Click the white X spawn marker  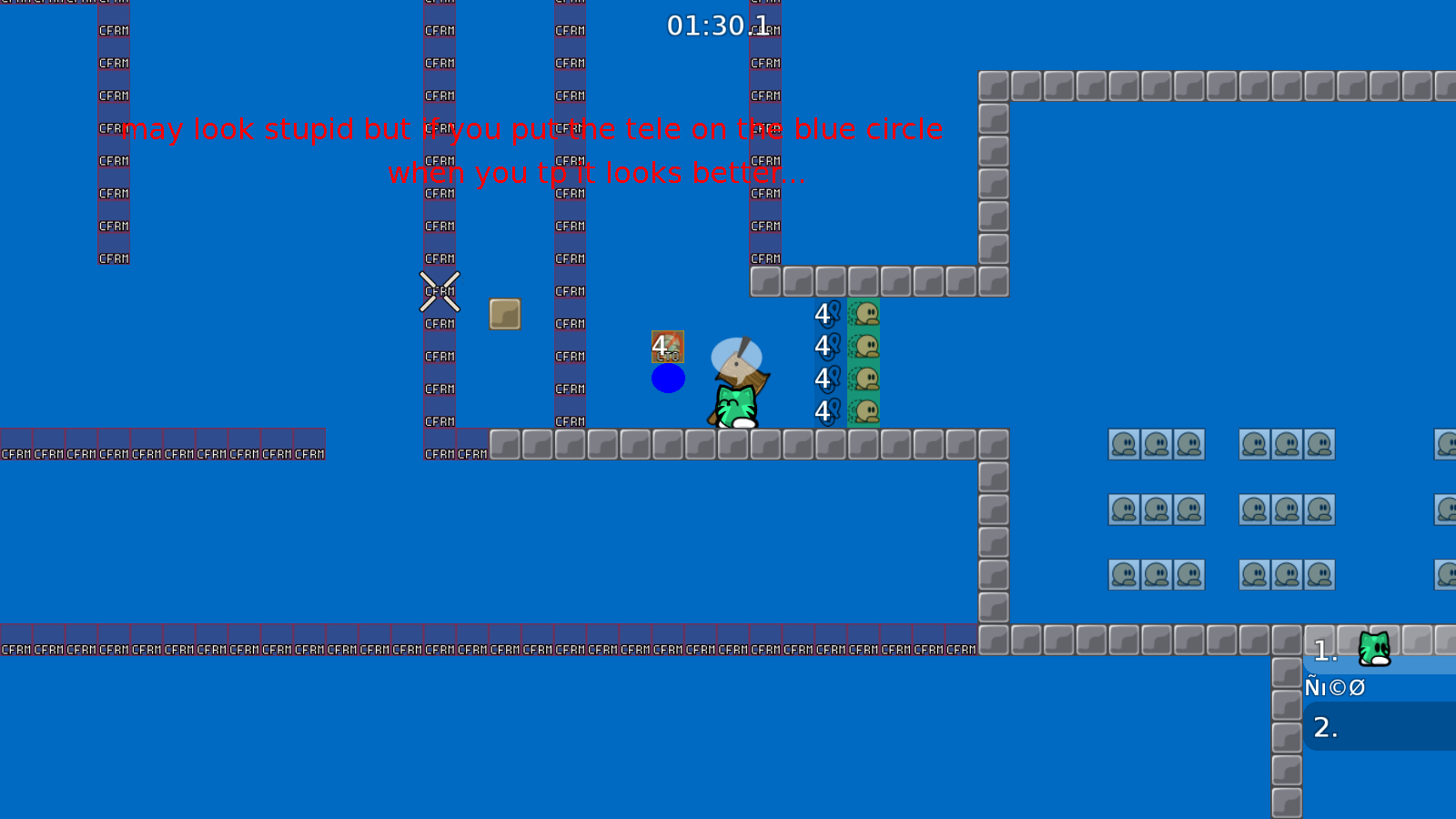point(439,292)
